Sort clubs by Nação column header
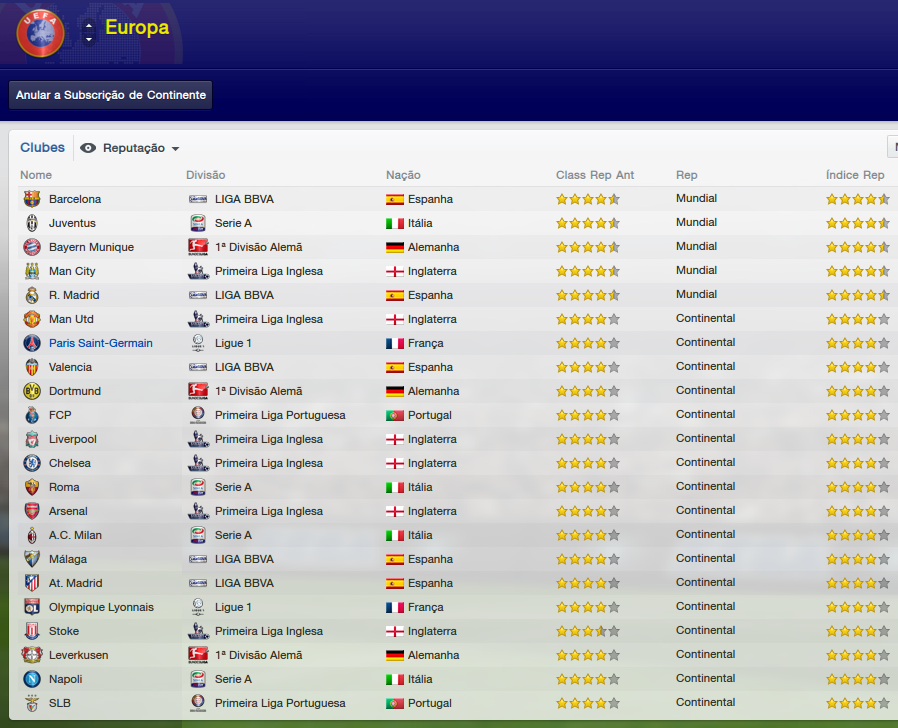This screenshot has height=728, width=898. point(403,175)
